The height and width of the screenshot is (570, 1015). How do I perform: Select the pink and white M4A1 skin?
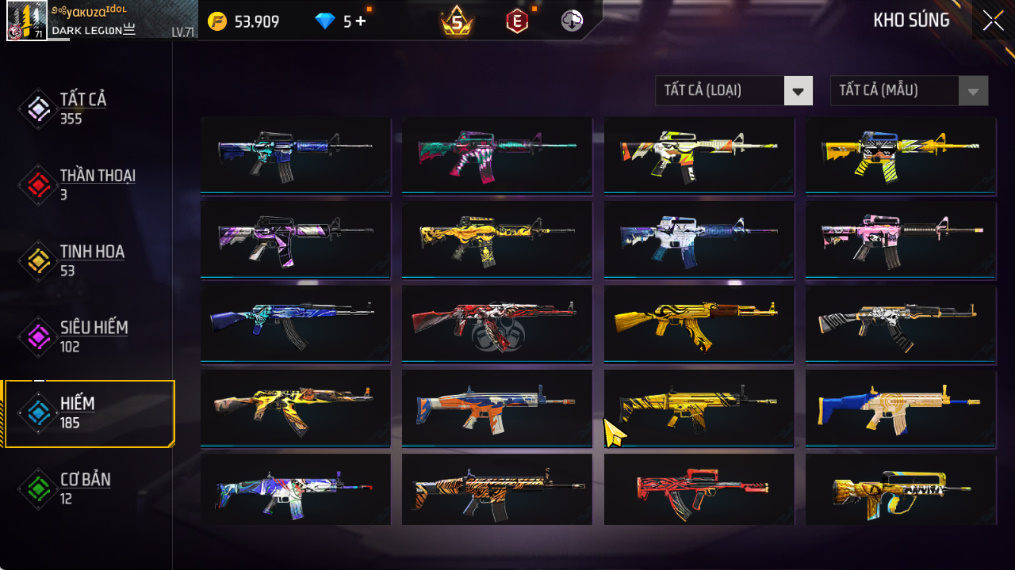[900, 238]
